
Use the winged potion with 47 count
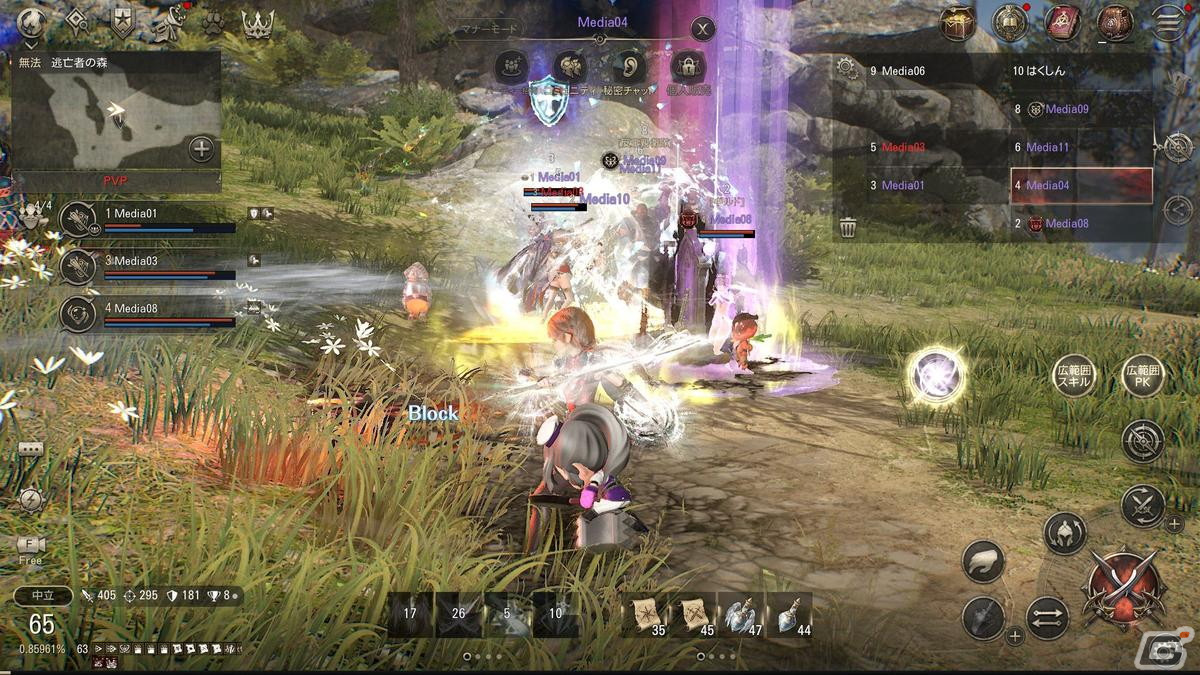[741, 615]
